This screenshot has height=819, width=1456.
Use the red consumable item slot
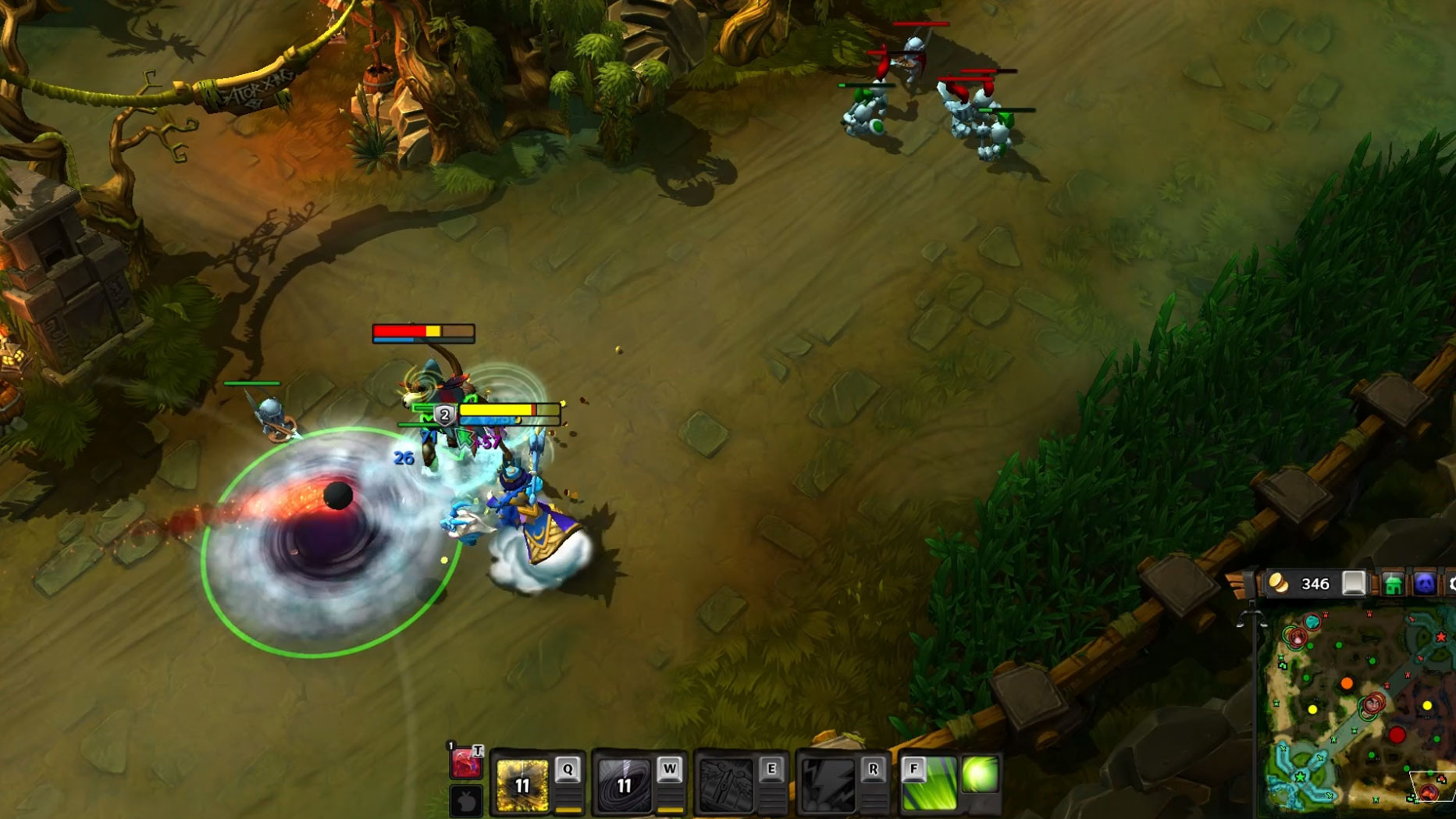[466, 763]
